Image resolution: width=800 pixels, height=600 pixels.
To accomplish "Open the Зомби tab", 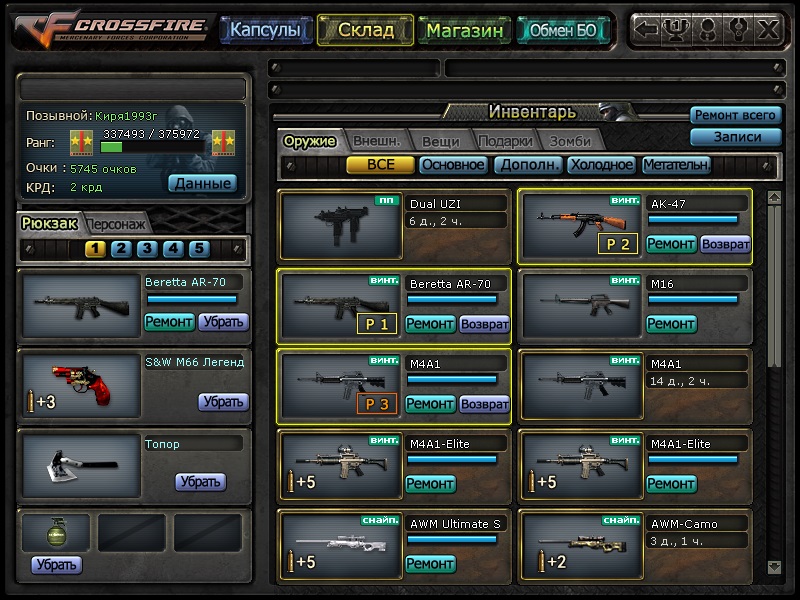I will coord(571,141).
